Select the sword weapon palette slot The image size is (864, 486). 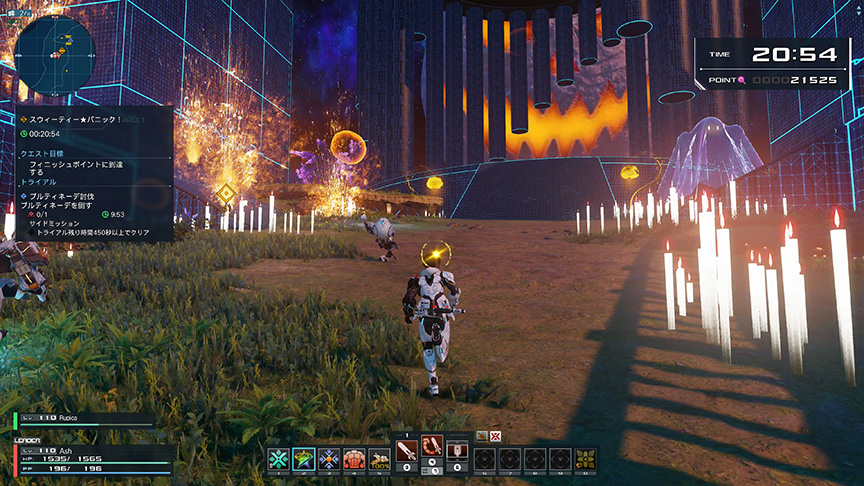click(x=407, y=447)
